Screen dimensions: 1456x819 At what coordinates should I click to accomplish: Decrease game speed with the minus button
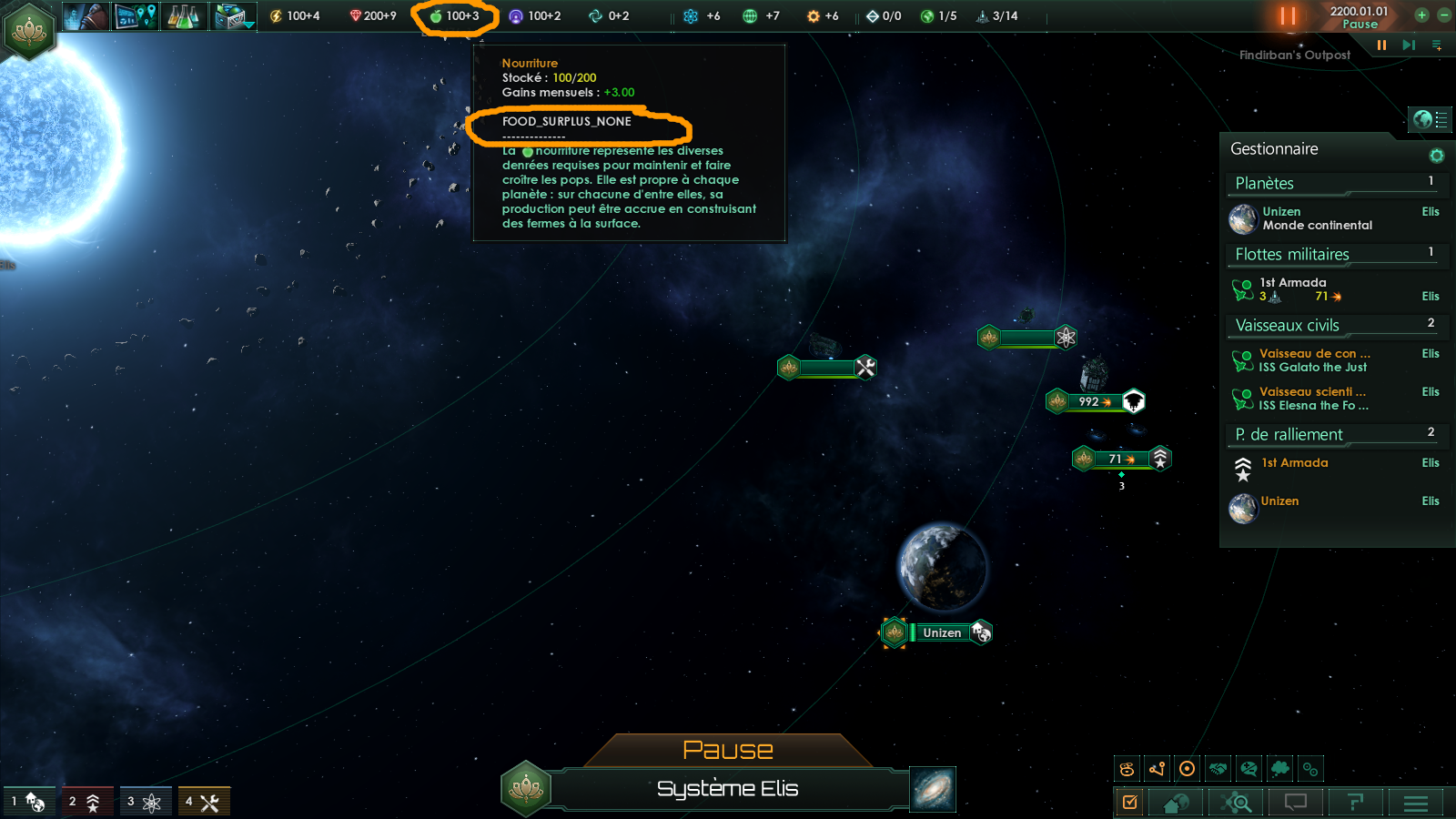click(1444, 15)
